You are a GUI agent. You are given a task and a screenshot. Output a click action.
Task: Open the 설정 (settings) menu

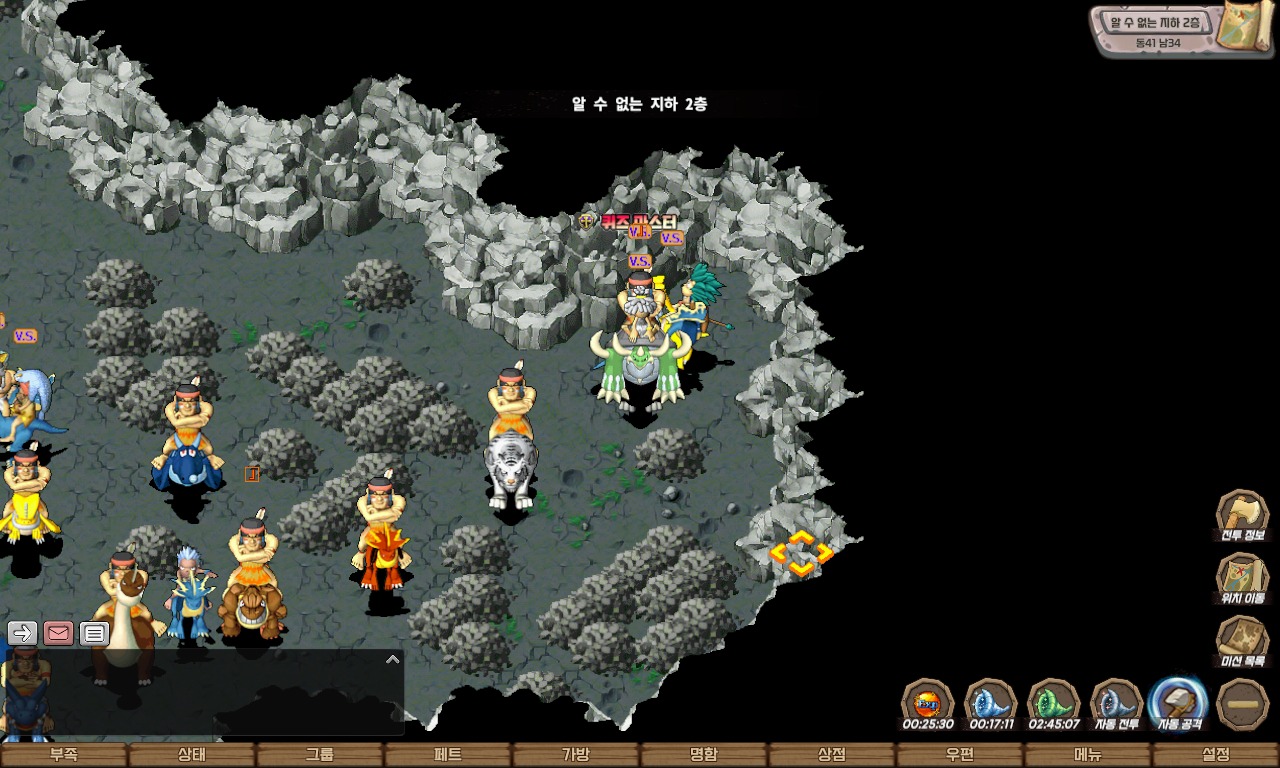[x=1216, y=755]
